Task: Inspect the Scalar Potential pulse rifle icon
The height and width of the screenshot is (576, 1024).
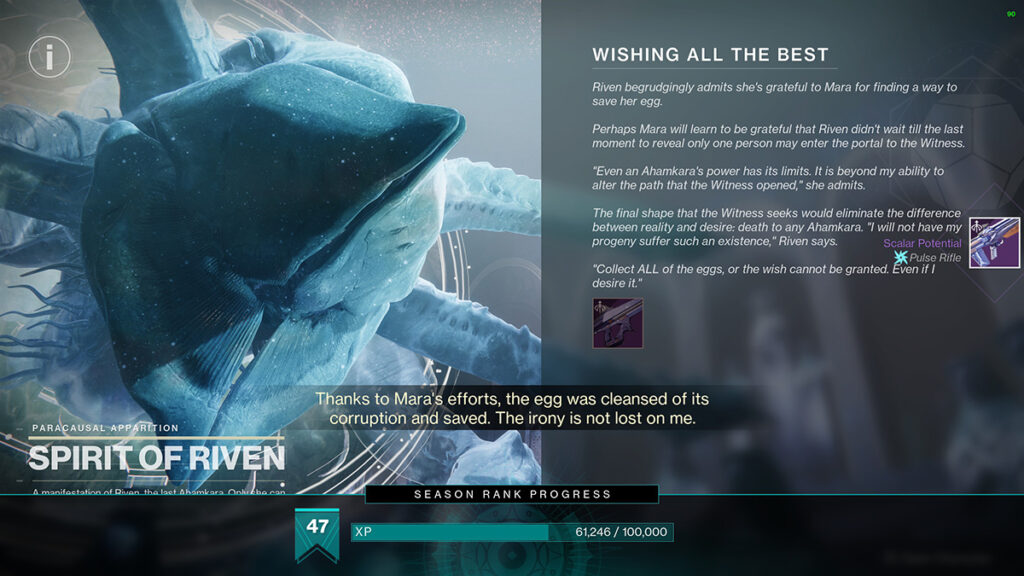Action: [994, 243]
